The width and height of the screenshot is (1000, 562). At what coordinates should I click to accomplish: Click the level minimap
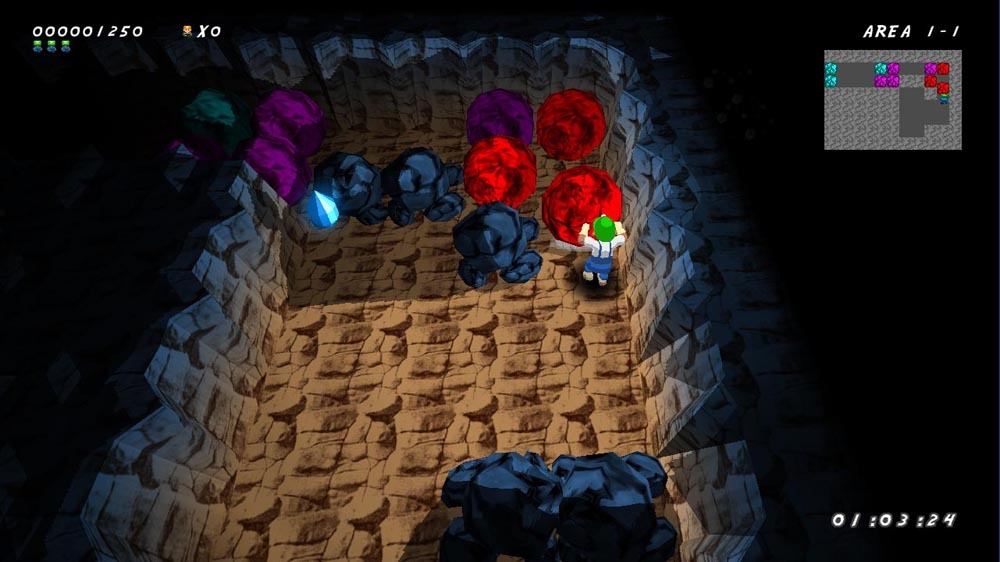tap(892, 100)
